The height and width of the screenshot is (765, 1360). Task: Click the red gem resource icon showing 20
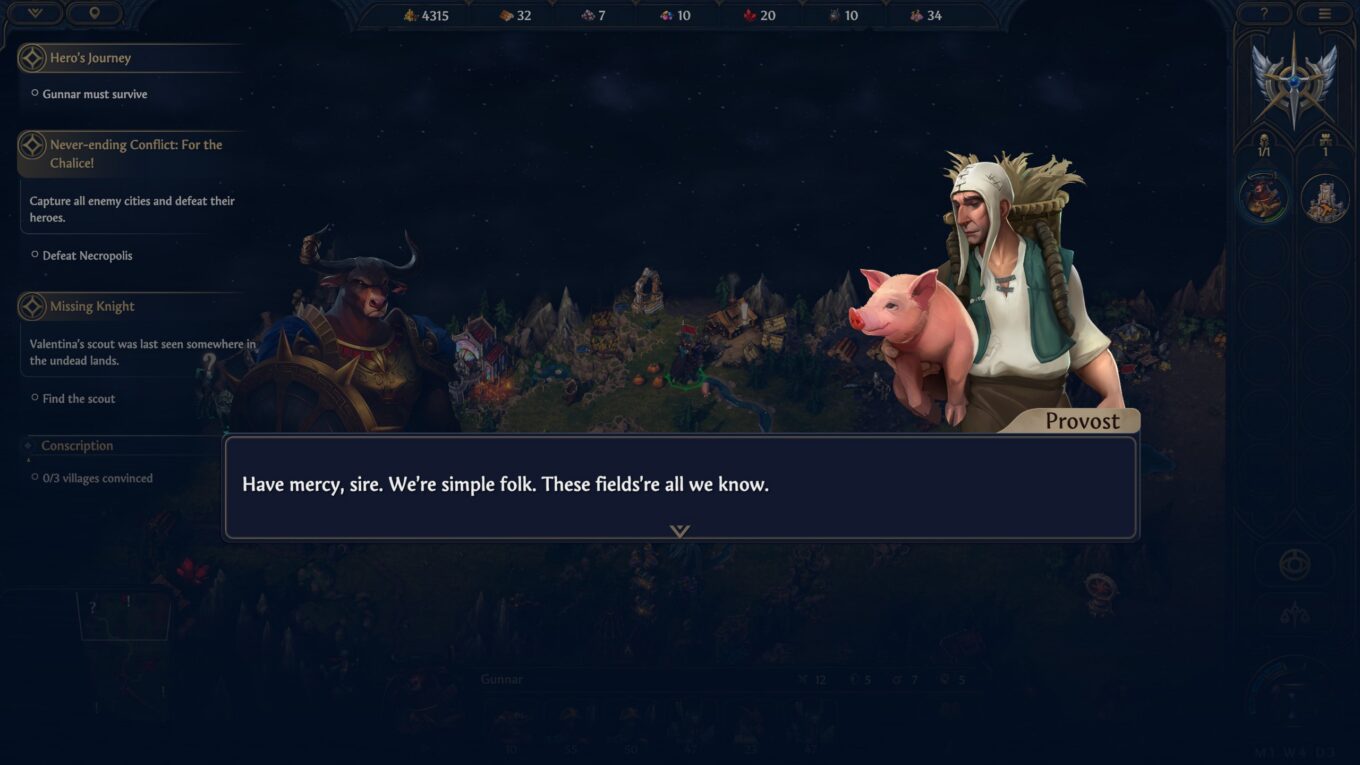pyautogui.click(x=748, y=15)
